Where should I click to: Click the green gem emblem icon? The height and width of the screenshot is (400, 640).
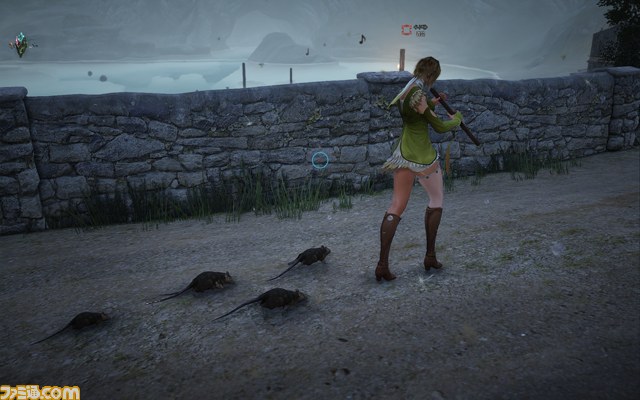click(x=20, y=43)
